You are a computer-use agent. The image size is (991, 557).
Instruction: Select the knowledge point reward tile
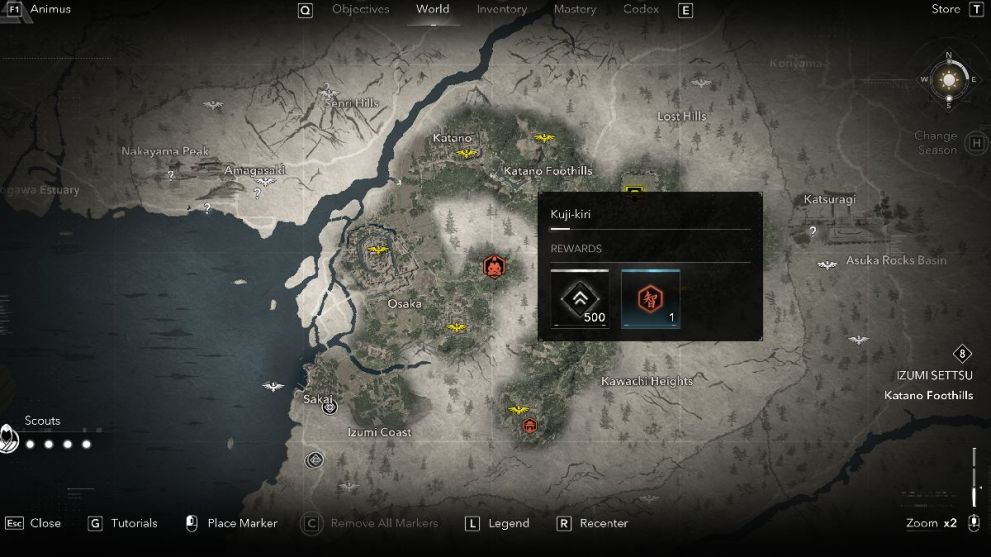650,298
